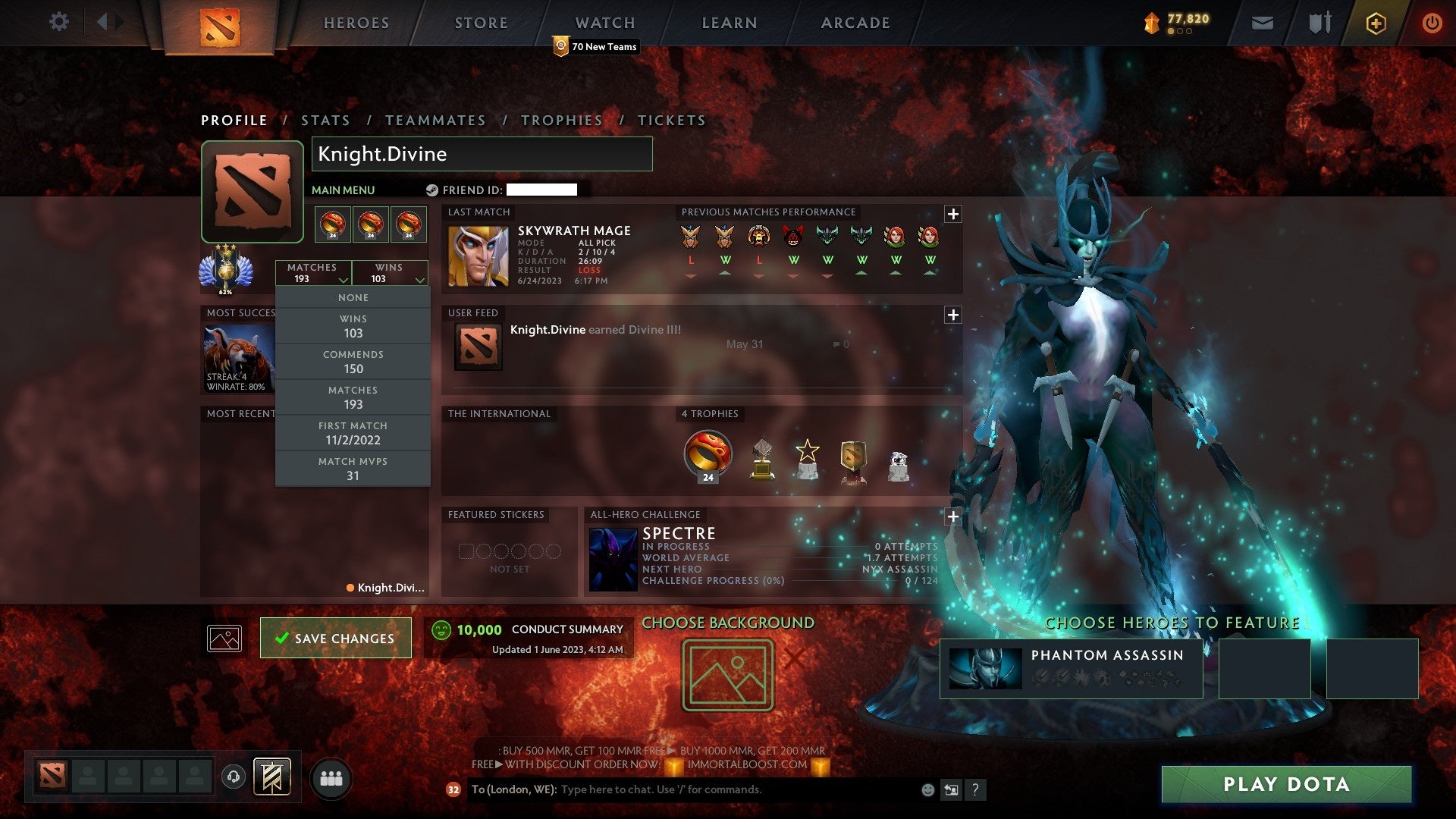Switch to the Stats tab
Image resolution: width=1456 pixels, height=819 pixels.
tap(325, 120)
